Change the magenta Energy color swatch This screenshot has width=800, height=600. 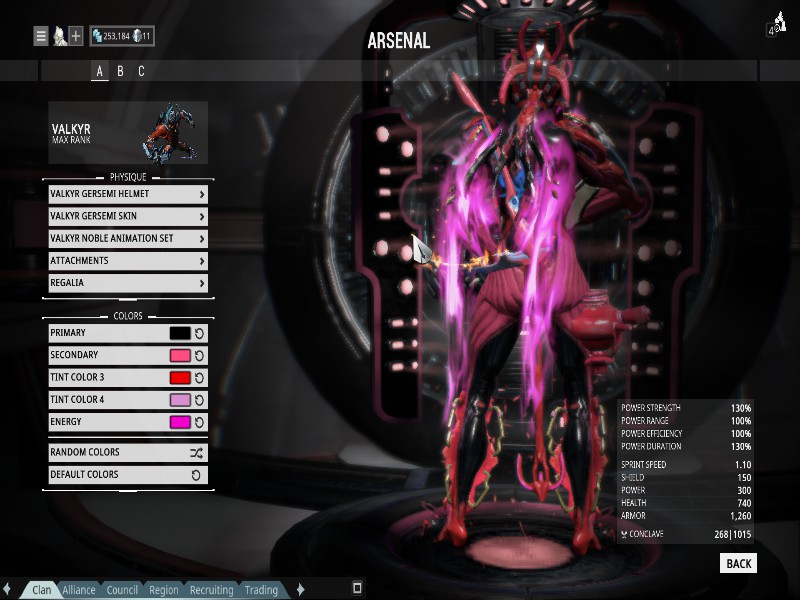(x=180, y=422)
